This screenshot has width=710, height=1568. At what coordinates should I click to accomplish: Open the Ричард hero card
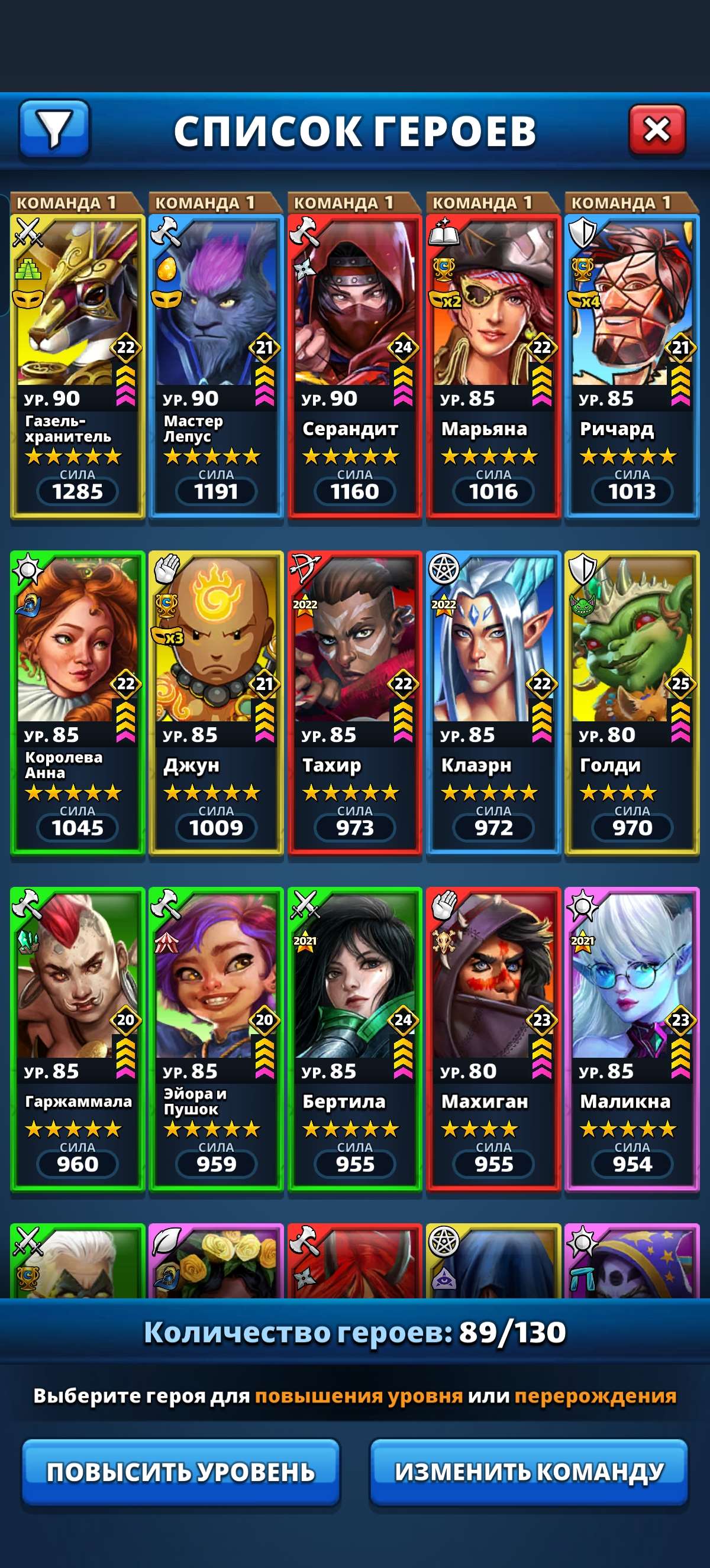tap(631, 365)
